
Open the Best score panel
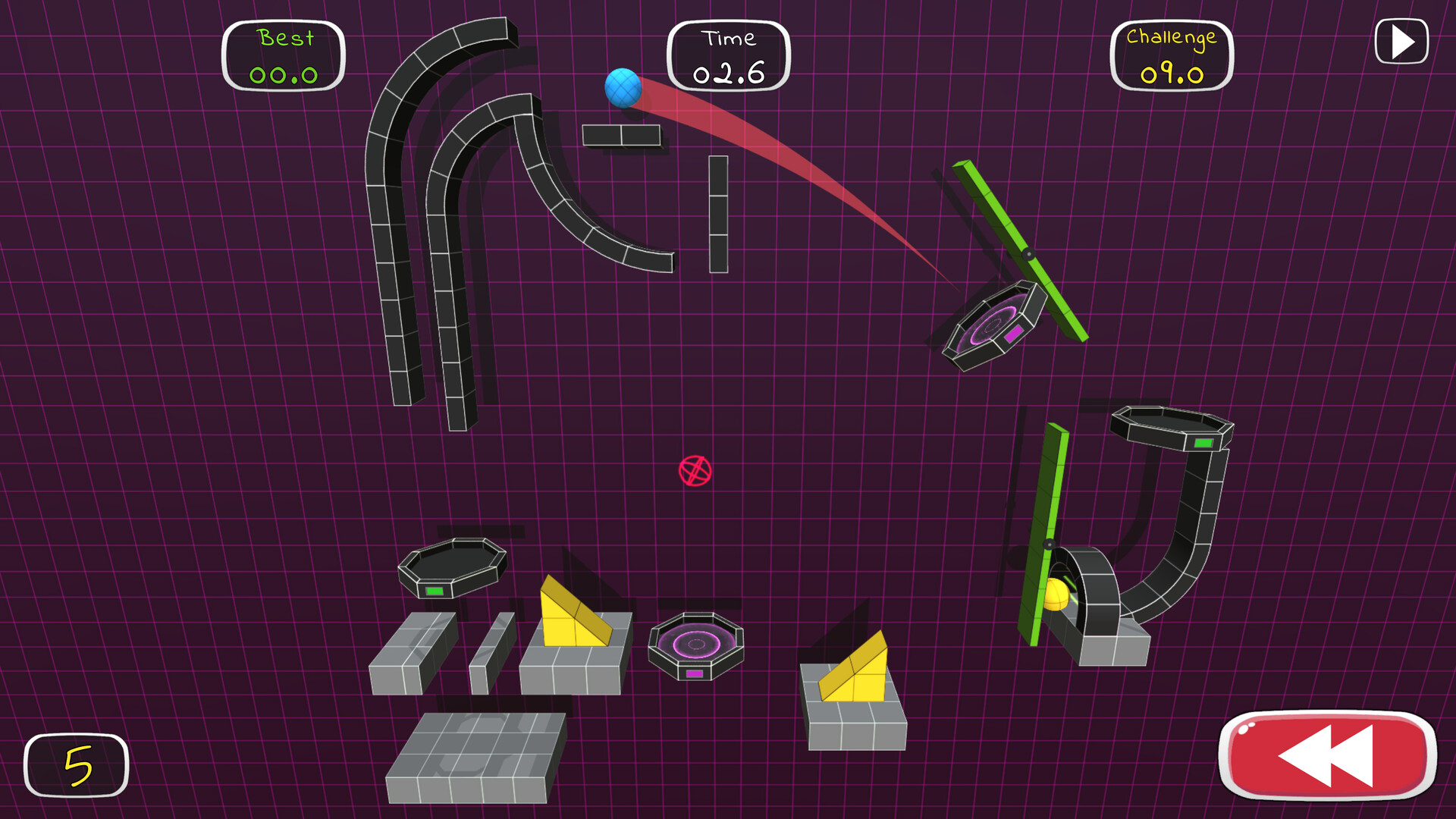pyautogui.click(x=284, y=55)
